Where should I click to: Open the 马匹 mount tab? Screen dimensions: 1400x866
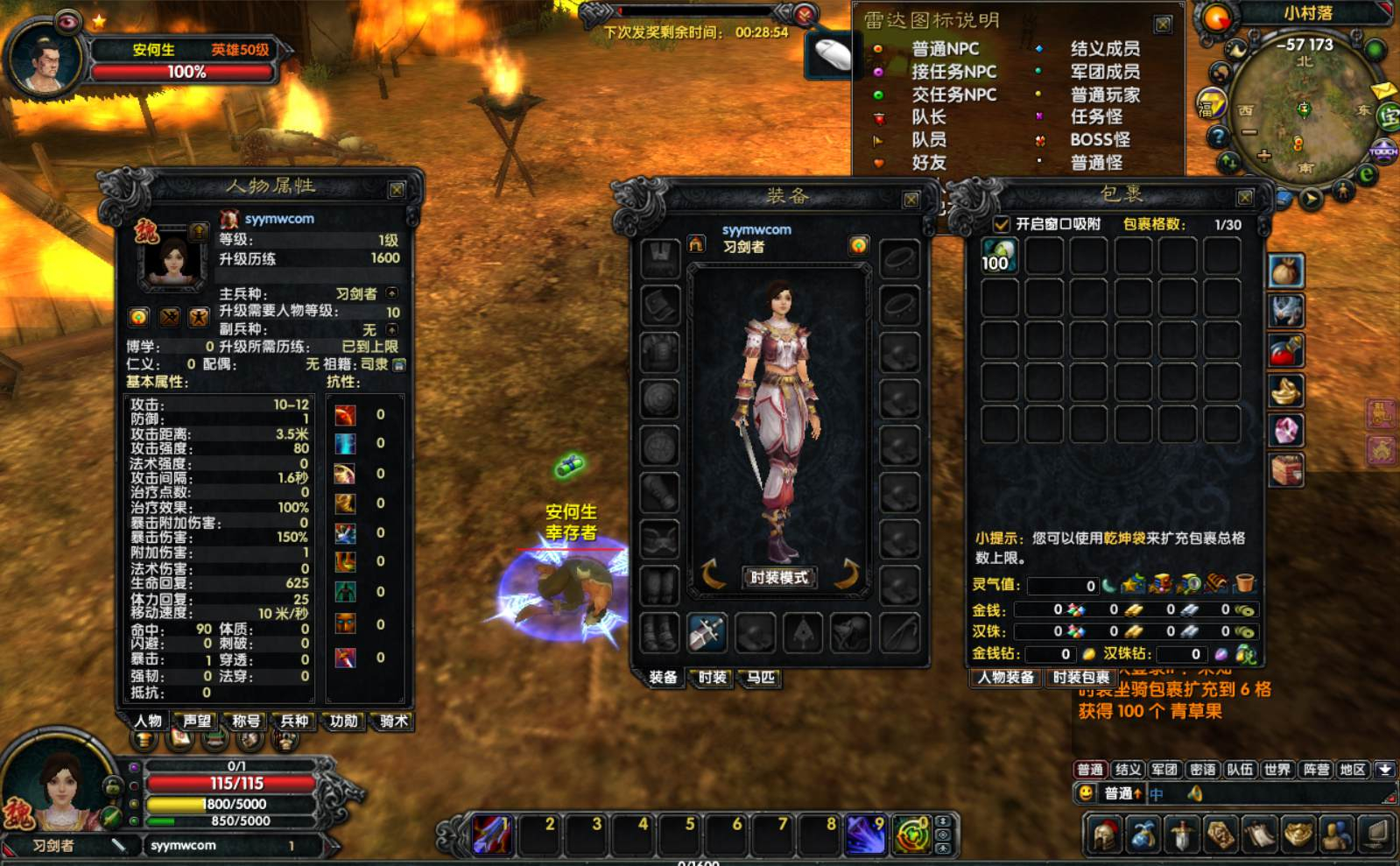click(x=760, y=677)
